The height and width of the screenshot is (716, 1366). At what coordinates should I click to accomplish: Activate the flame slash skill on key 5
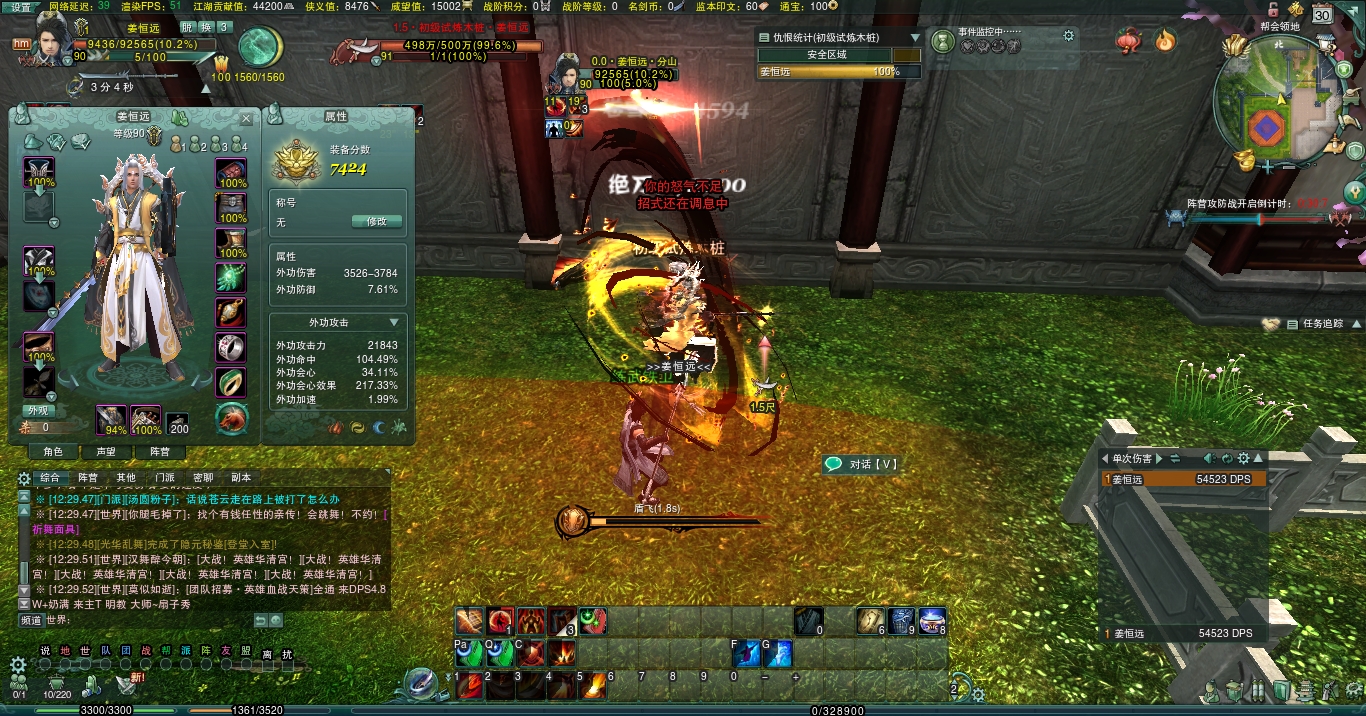593,686
